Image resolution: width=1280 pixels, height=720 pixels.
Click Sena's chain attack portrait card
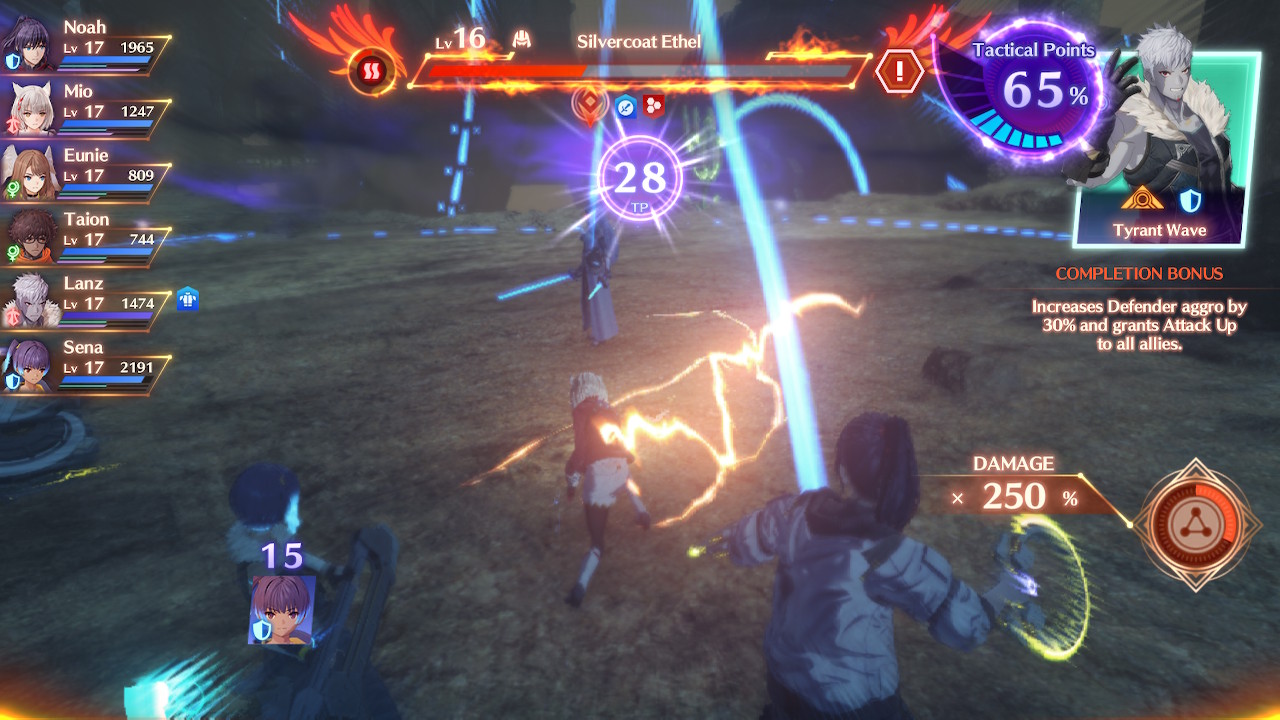click(282, 609)
